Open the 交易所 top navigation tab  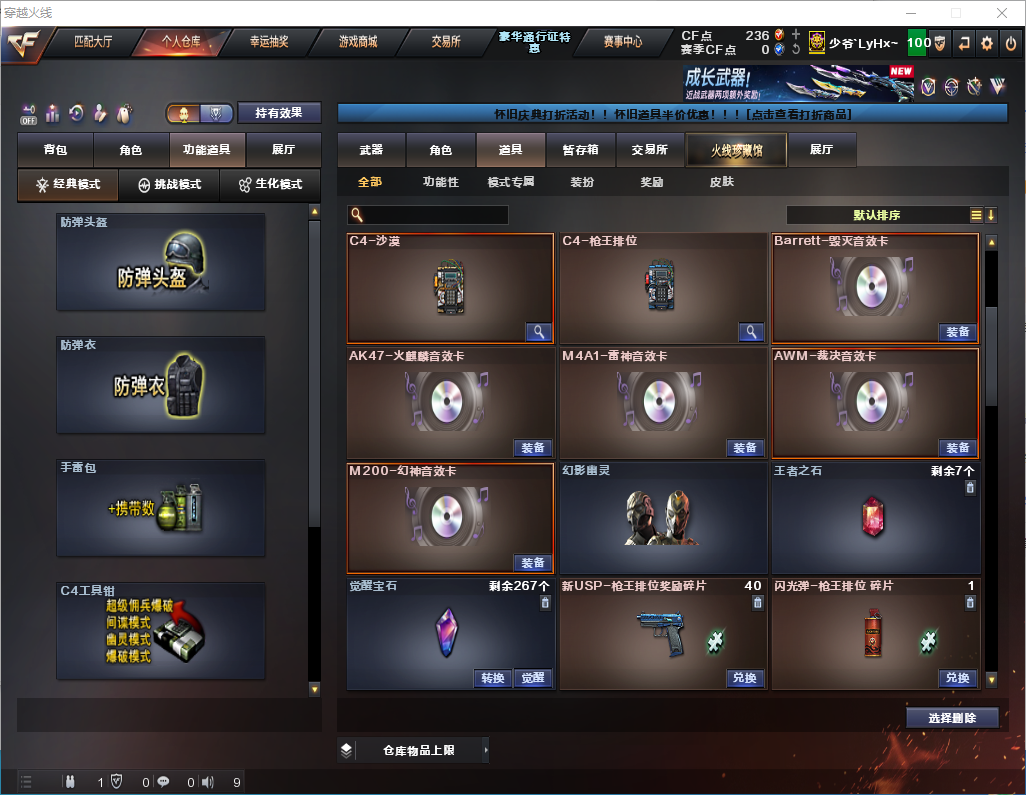click(x=446, y=42)
